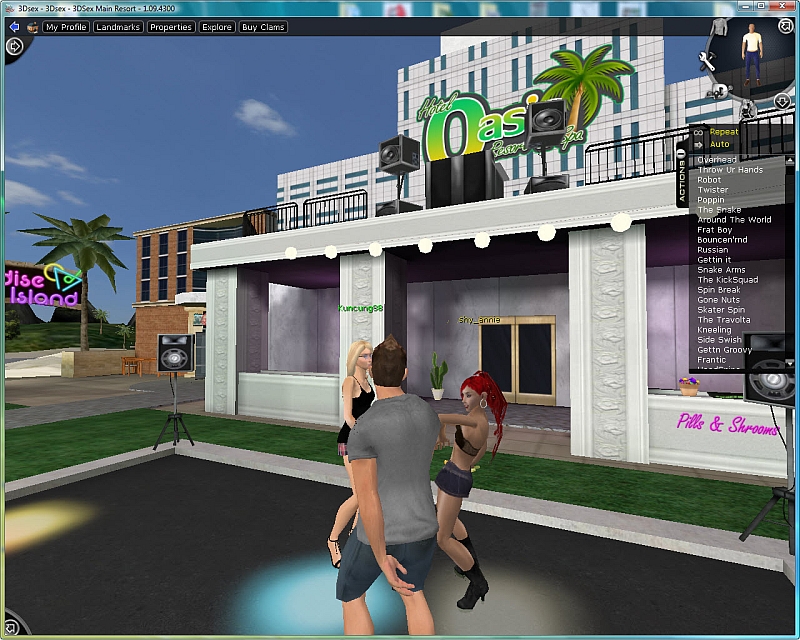Viewport: 800px width, 640px height.
Task: Choose the Frat Boy dance
Action: pos(714,230)
